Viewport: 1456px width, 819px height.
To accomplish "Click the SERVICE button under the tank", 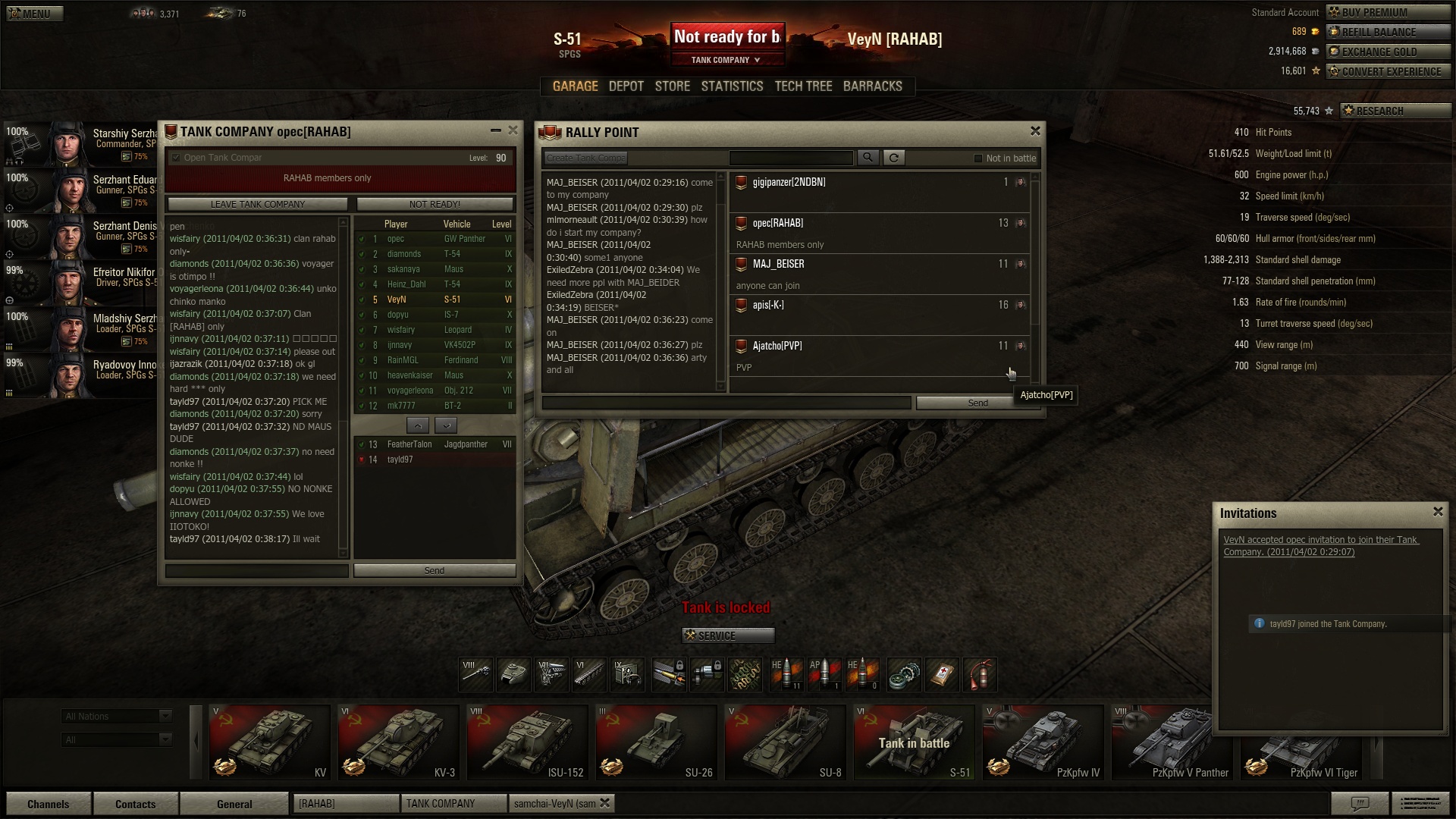I will tap(727, 635).
